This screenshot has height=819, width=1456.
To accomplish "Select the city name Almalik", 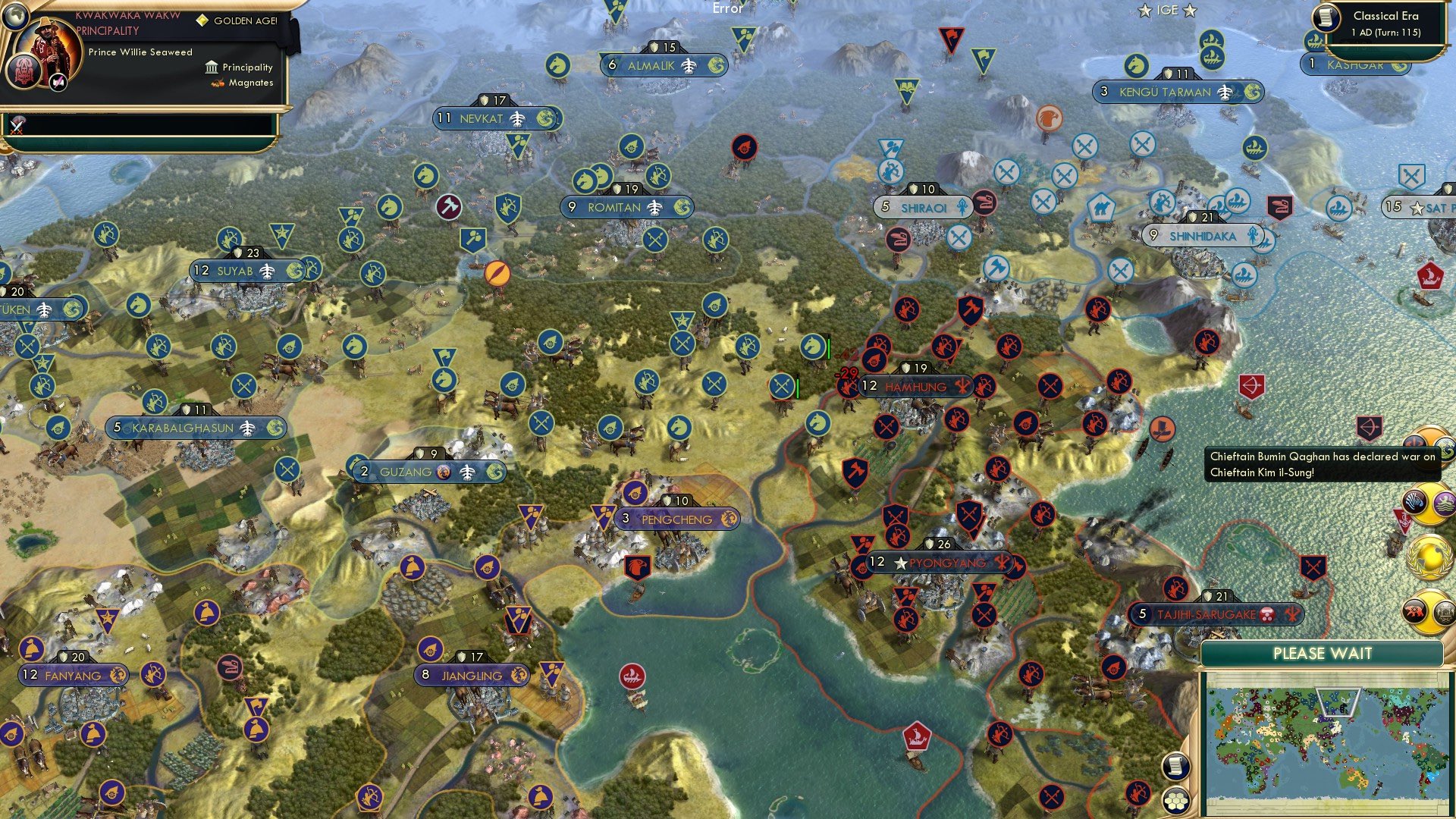I will click(x=654, y=66).
